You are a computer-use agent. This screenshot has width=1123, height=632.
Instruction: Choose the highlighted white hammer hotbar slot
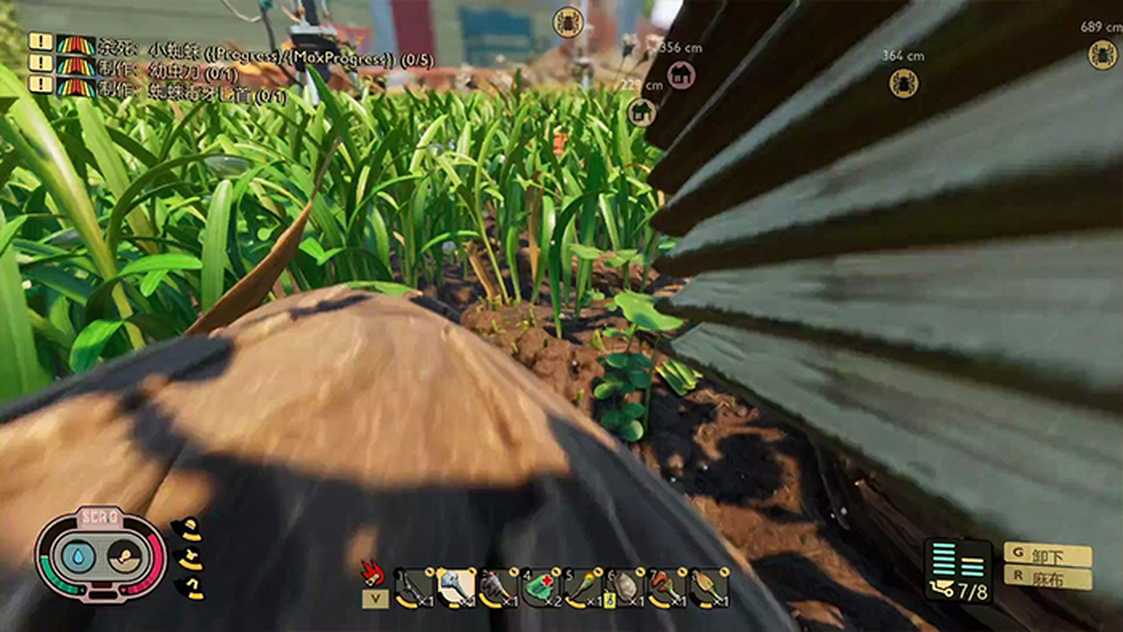455,588
